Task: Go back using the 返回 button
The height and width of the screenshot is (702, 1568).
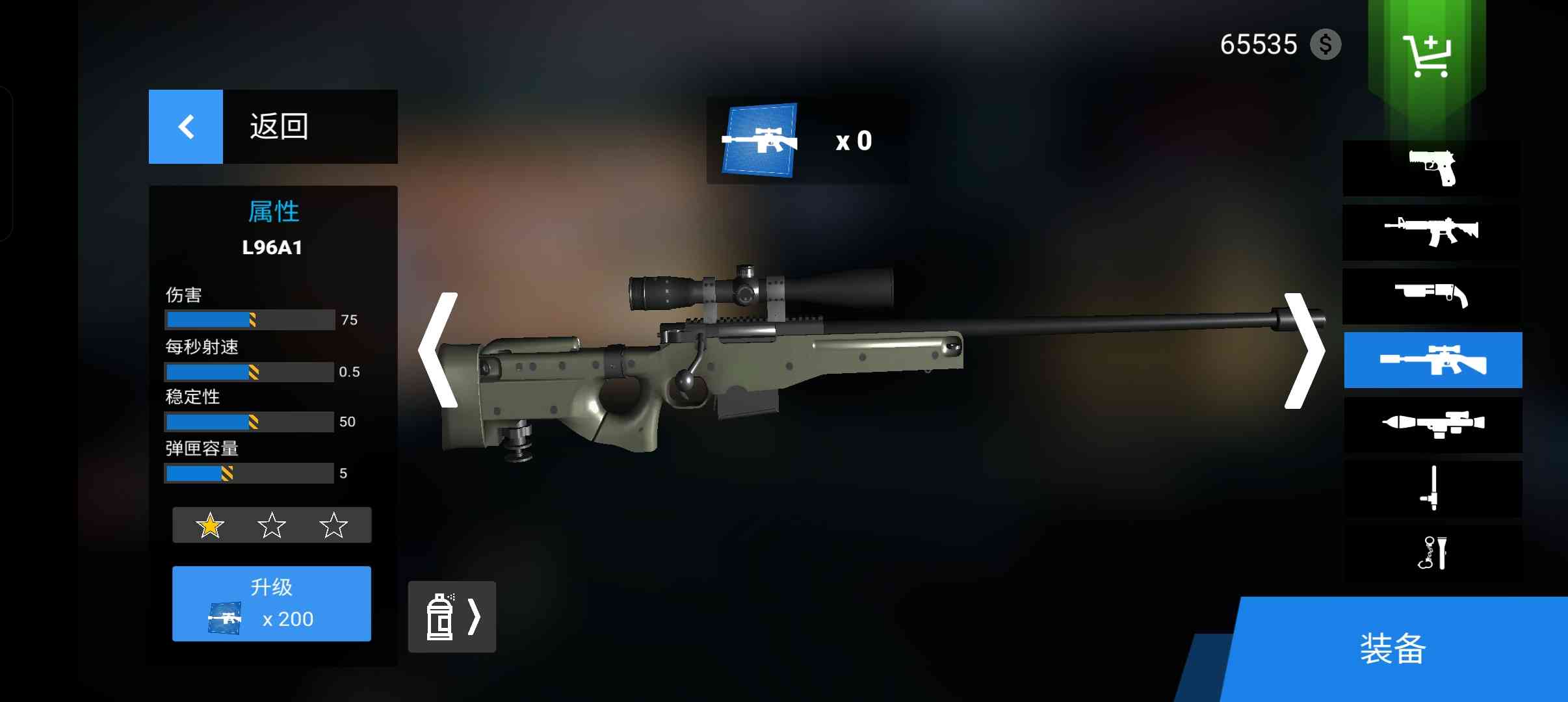Action: click(272, 127)
